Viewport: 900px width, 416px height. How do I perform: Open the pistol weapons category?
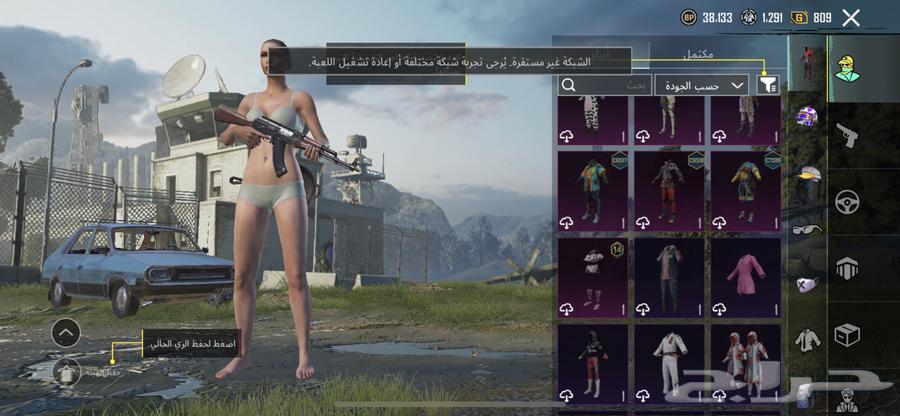click(x=847, y=134)
